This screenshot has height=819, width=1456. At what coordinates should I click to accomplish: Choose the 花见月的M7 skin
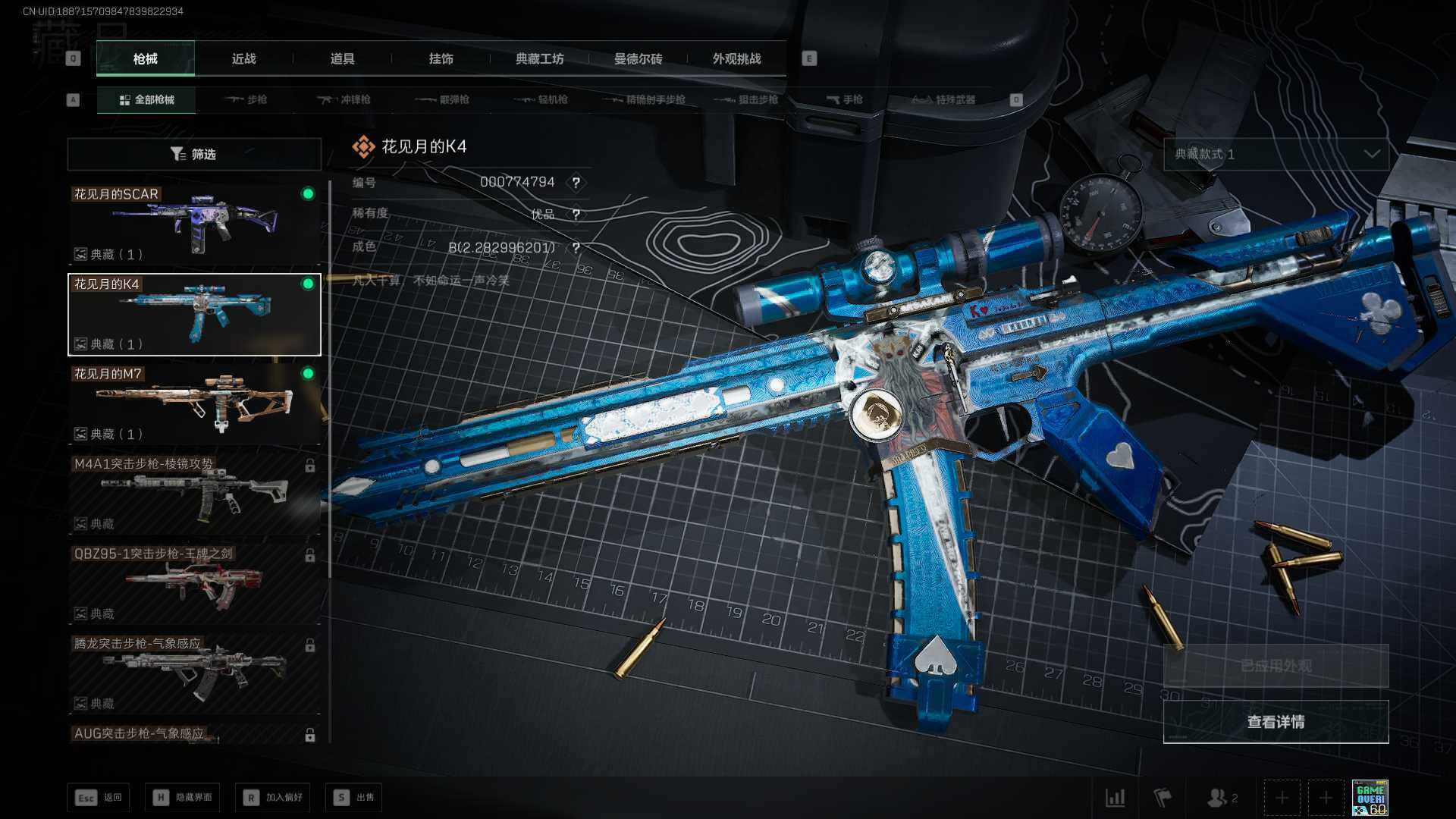coord(194,404)
